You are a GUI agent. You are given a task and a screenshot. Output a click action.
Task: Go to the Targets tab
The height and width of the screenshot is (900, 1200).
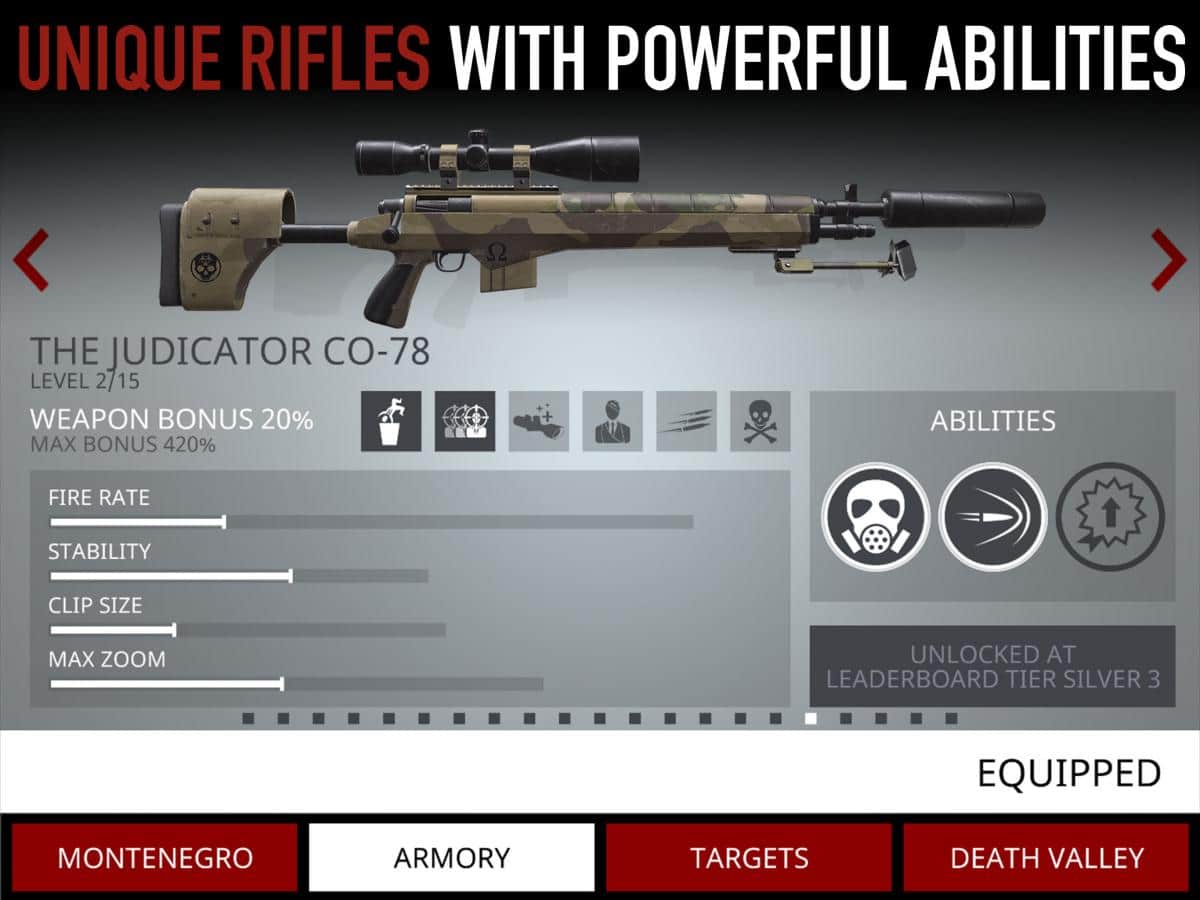[749, 857]
